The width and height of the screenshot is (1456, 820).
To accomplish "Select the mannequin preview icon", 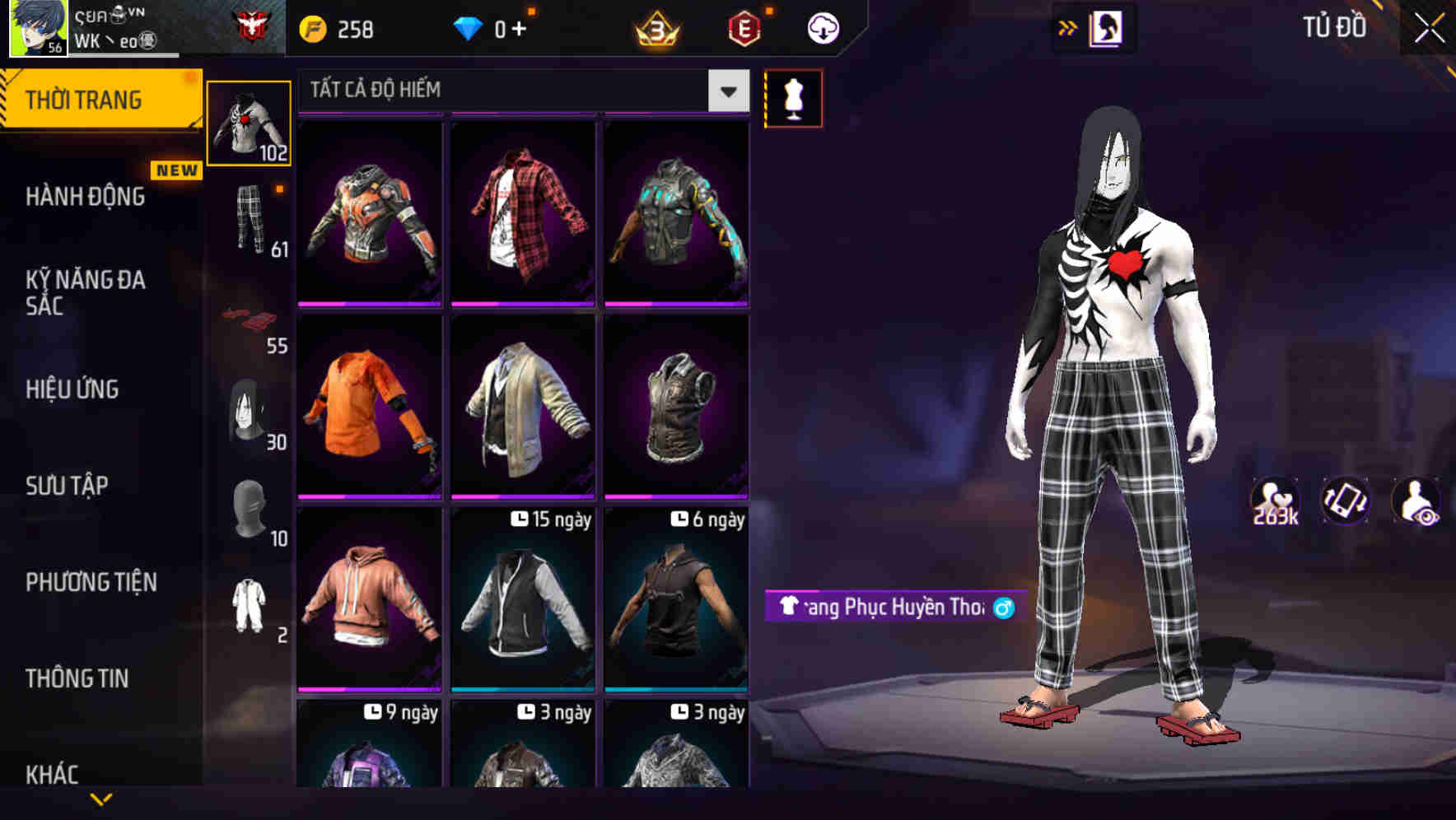I will (793, 97).
